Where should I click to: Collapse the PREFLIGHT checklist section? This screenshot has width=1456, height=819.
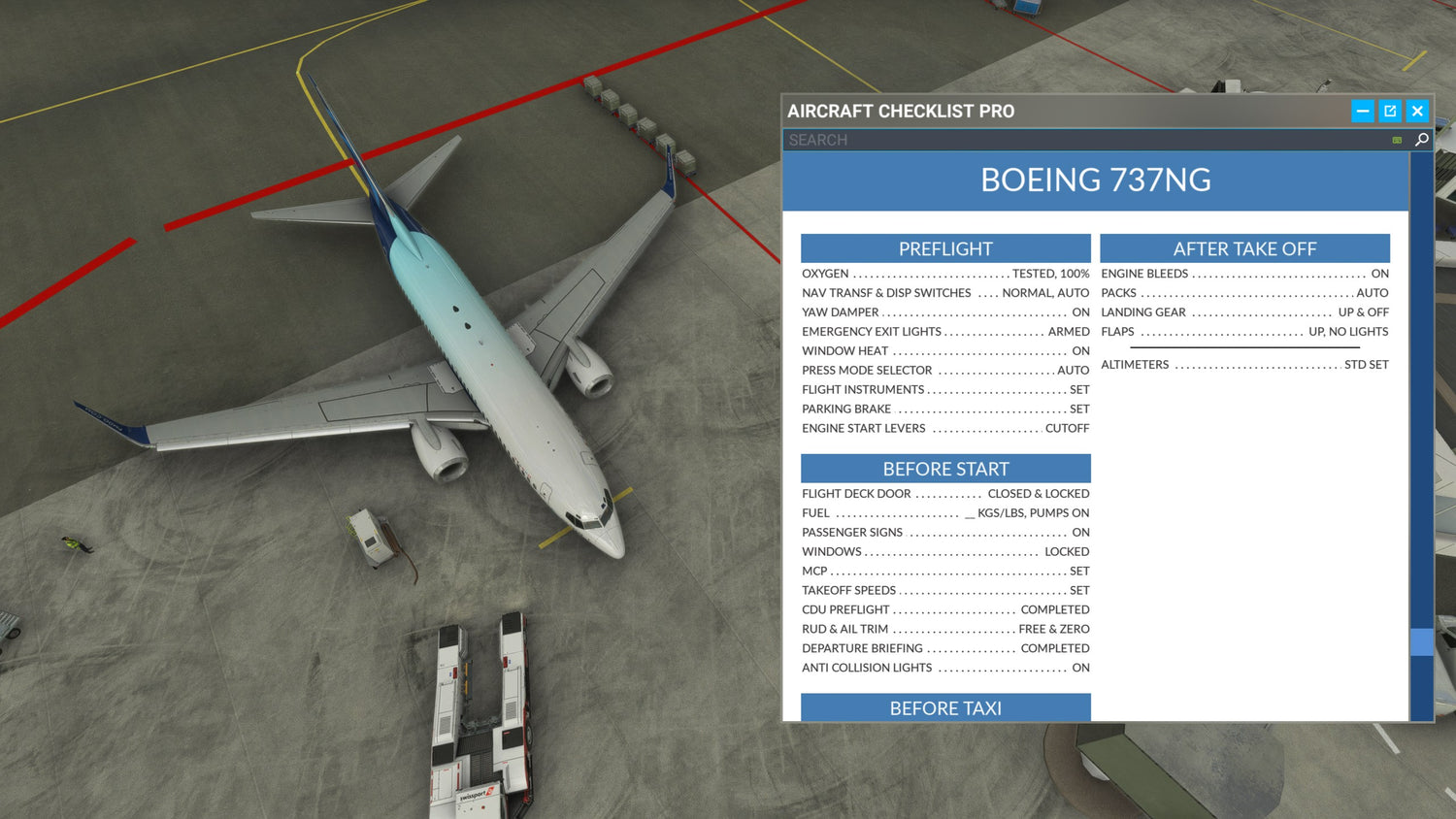pyautogui.click(x=944, y=248)
